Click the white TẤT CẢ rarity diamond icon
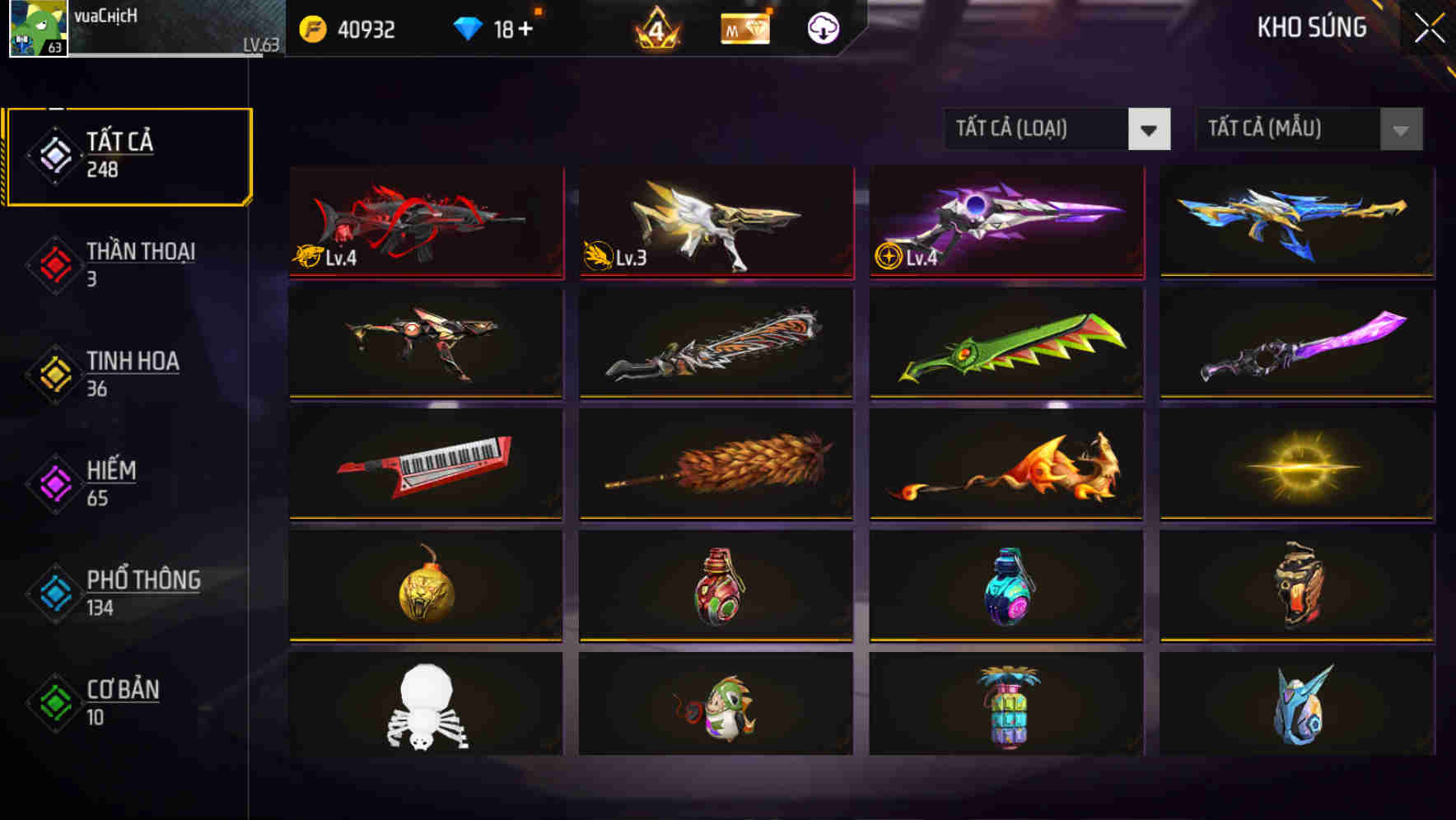This screenshot has width=1456, height=820. click(53, 155)
